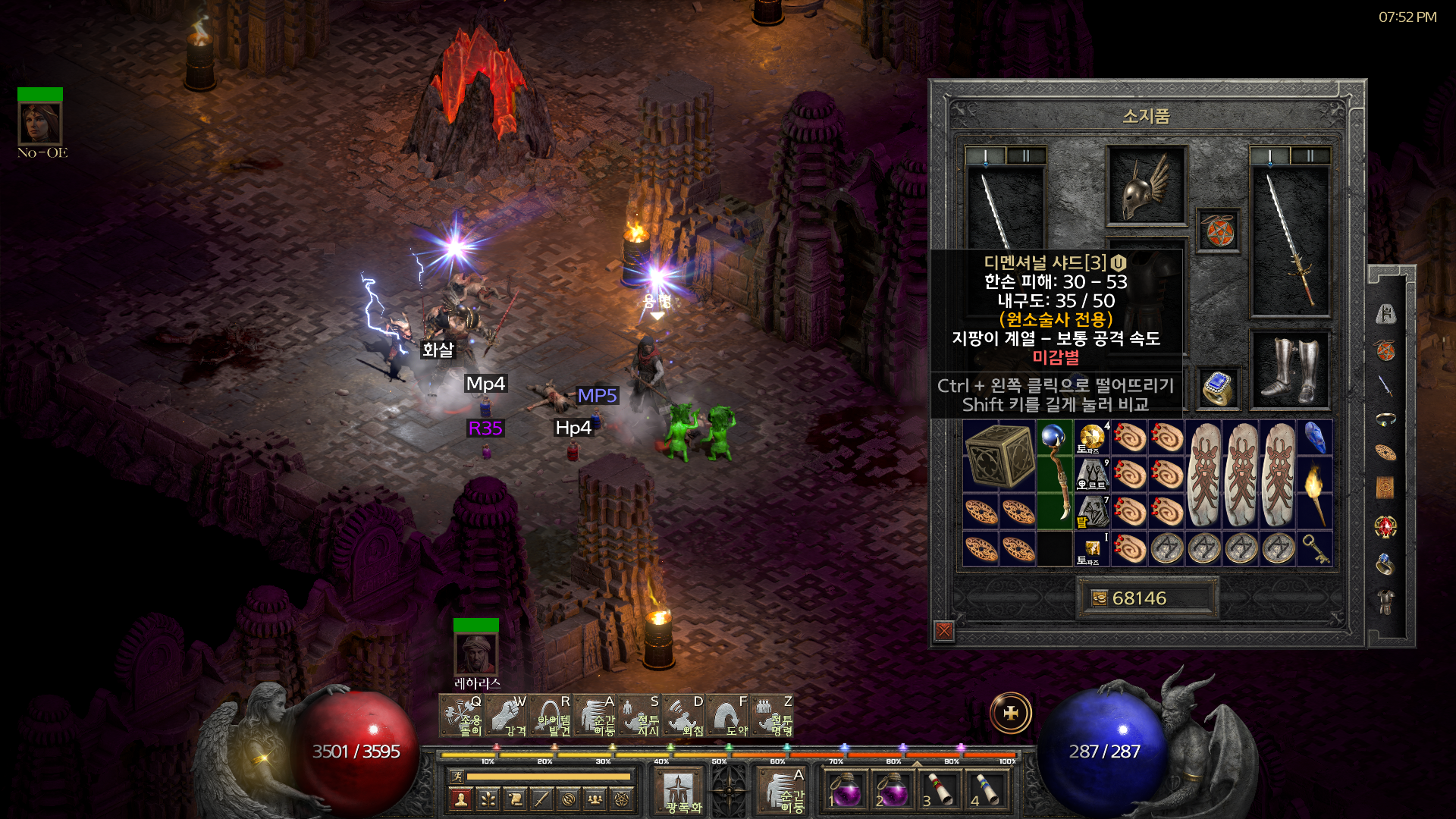Toggle the run/walk button

(457, 776)
